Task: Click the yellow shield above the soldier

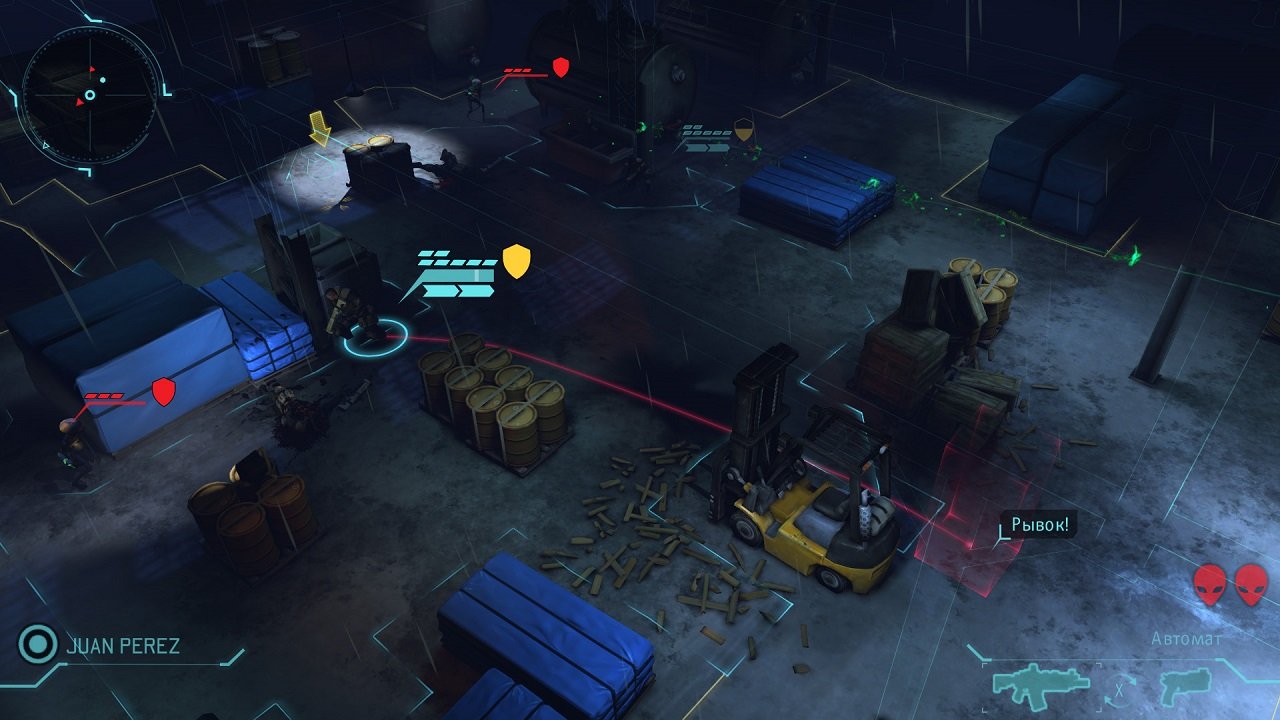Action: [x=516, y=263]
